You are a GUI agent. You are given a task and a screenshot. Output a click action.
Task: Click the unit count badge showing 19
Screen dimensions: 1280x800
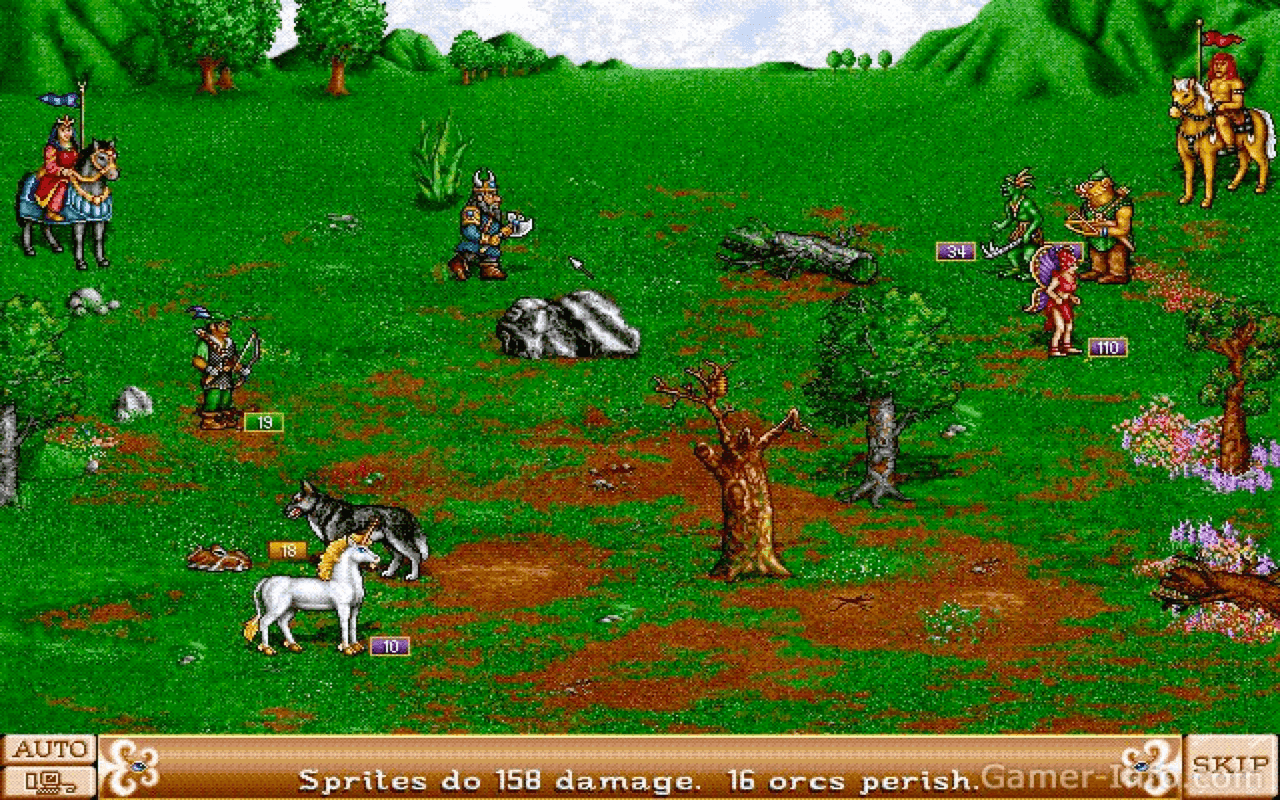(x=264, y=422)
